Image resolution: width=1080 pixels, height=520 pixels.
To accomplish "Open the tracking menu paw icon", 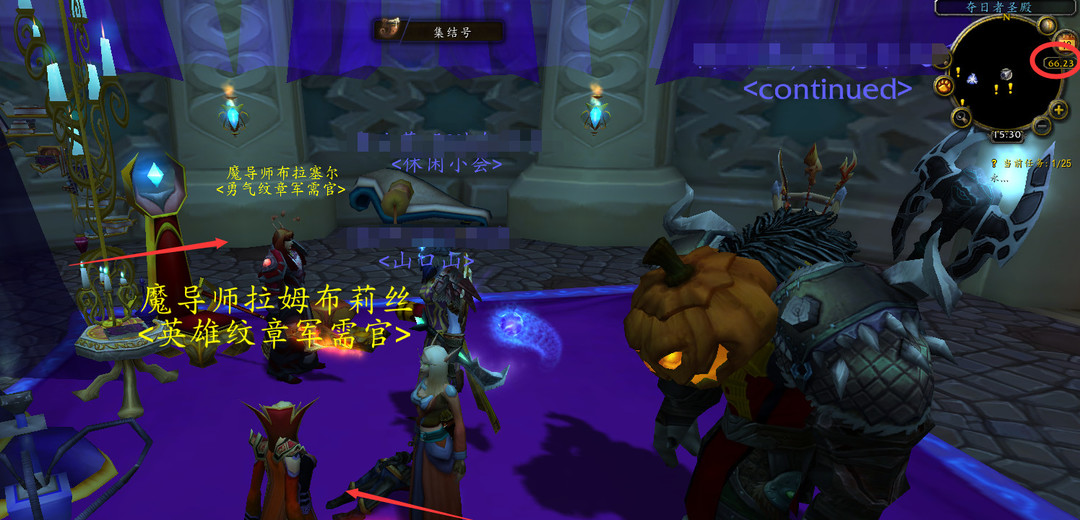I will [x=944, y=86].
